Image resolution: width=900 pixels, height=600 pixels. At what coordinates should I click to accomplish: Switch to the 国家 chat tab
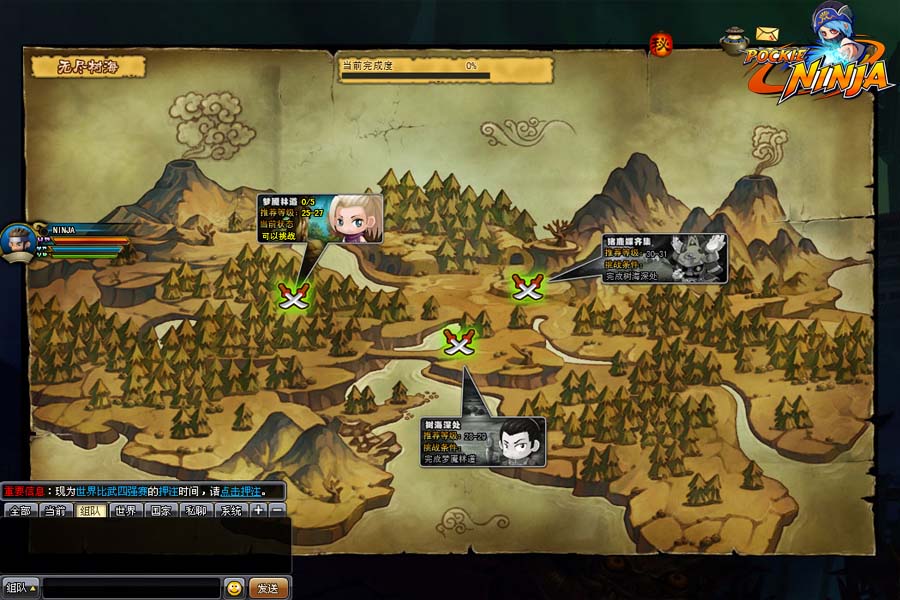pyautogui.click(x=160, y=511)
